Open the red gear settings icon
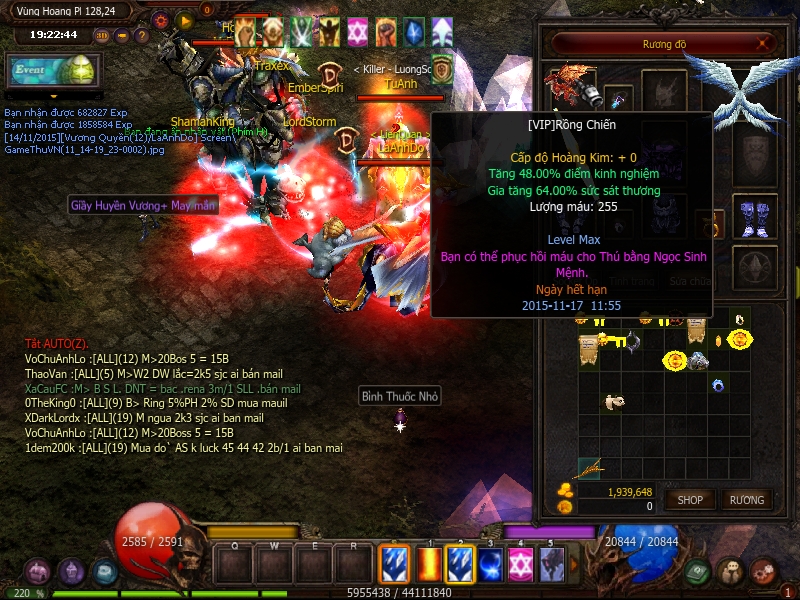 tap(161, 20)
